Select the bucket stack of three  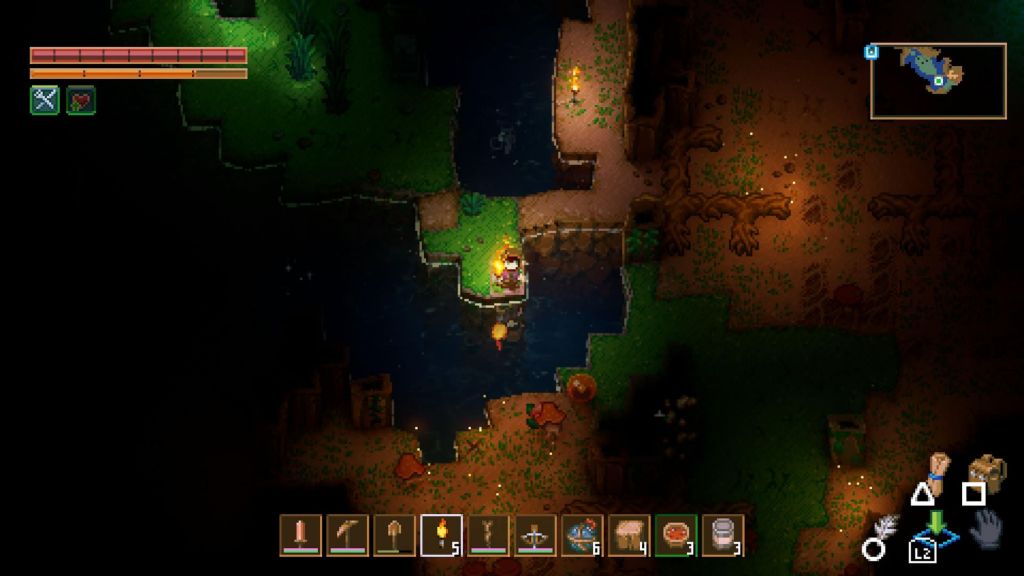point(722,535)
